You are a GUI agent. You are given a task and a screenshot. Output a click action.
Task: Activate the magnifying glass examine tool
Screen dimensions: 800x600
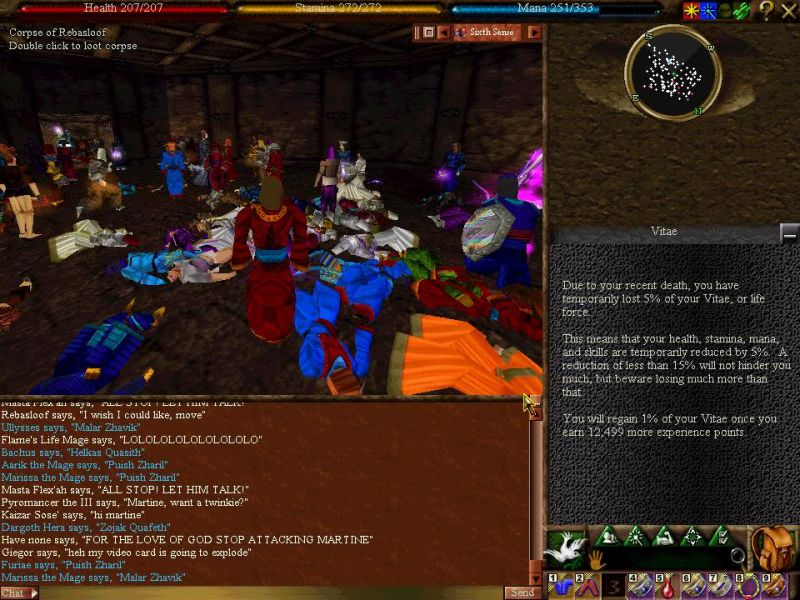click(737, 556)
